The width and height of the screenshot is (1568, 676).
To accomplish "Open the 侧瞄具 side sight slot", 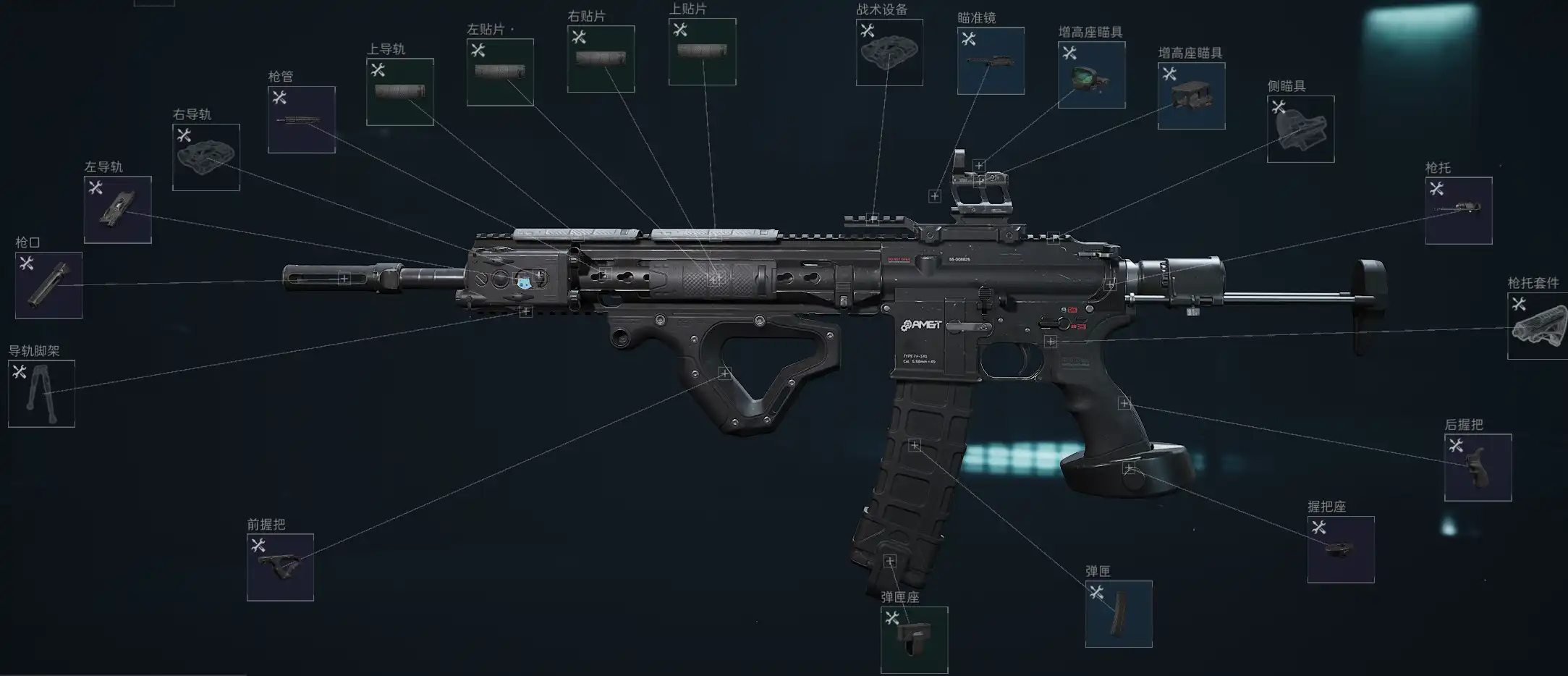I will click(1300, 129).
